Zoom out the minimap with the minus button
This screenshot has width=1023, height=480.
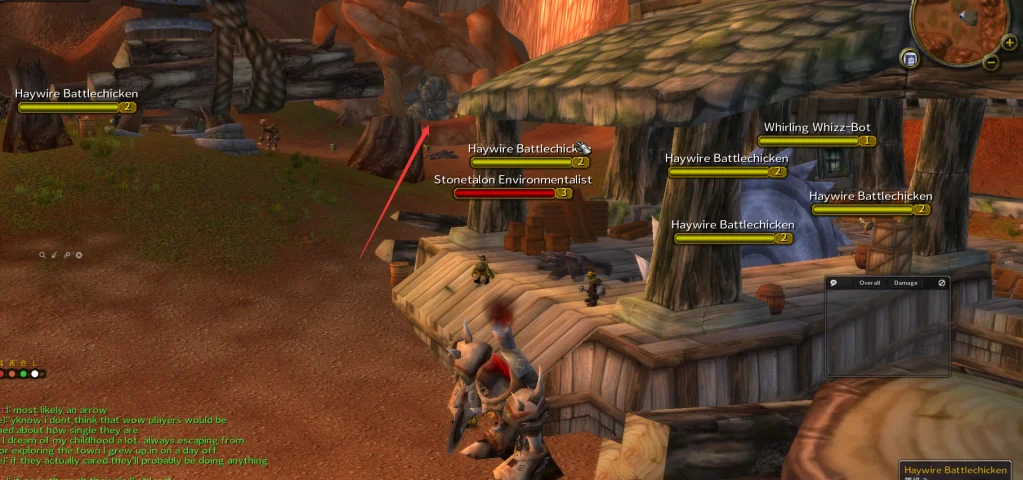coord(991,62)
